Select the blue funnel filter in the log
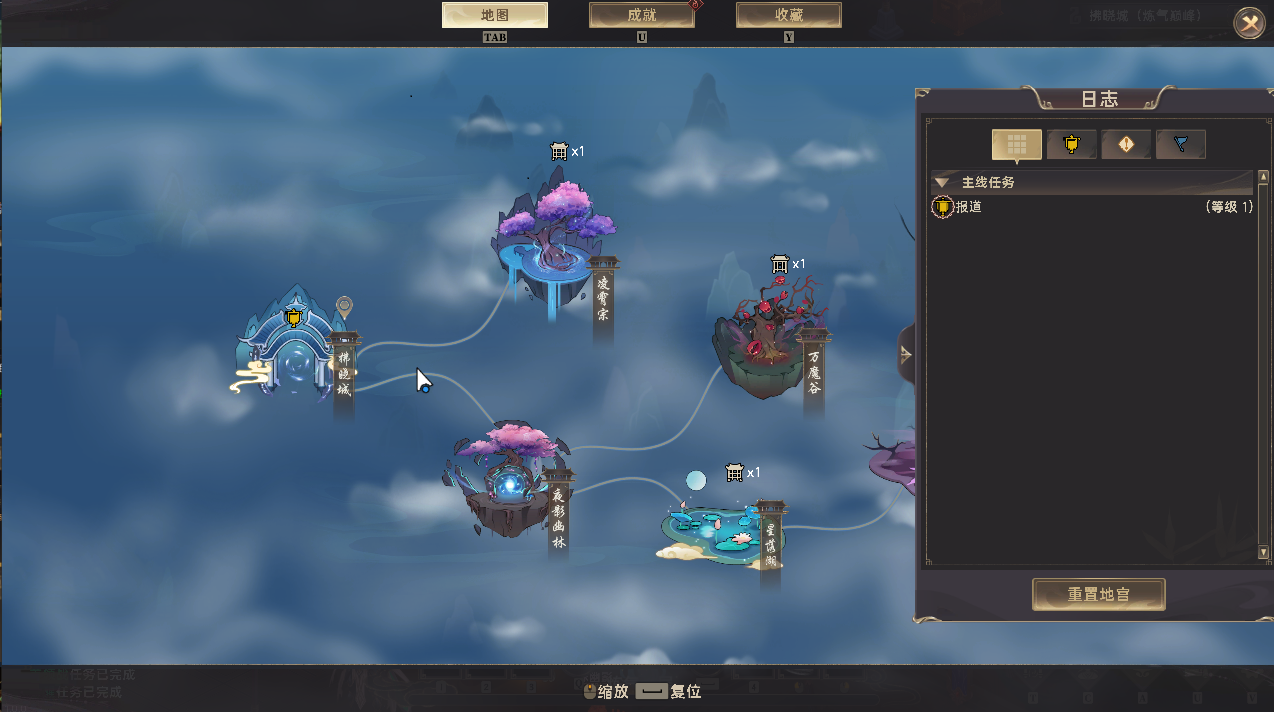Image resolution: width=1274 pixels, height=712 pixels. pos(1181,144)
